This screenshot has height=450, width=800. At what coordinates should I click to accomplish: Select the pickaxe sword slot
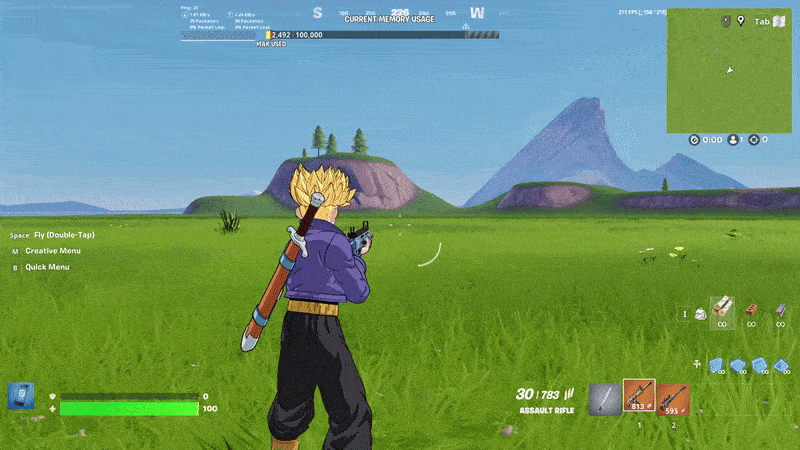(603, 399)
